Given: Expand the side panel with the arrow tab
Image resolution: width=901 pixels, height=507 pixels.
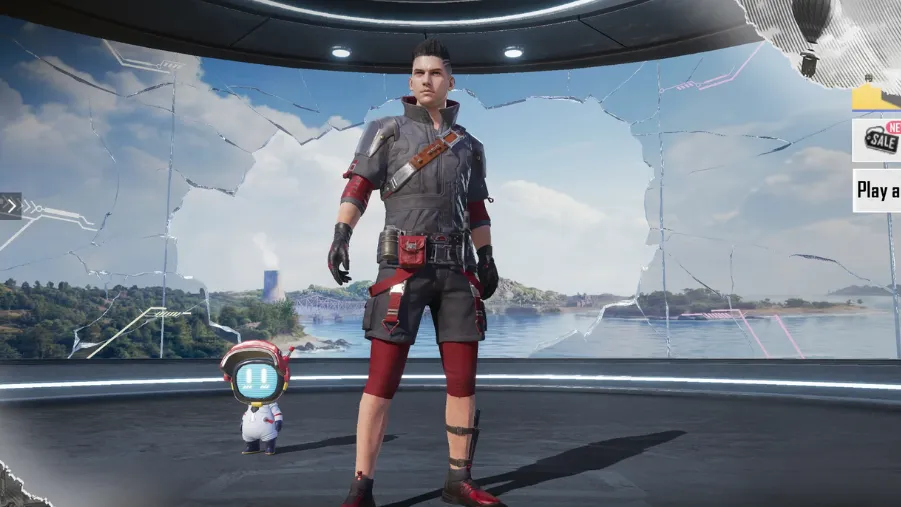Looking at the screenshot, I should pos(10,206).
